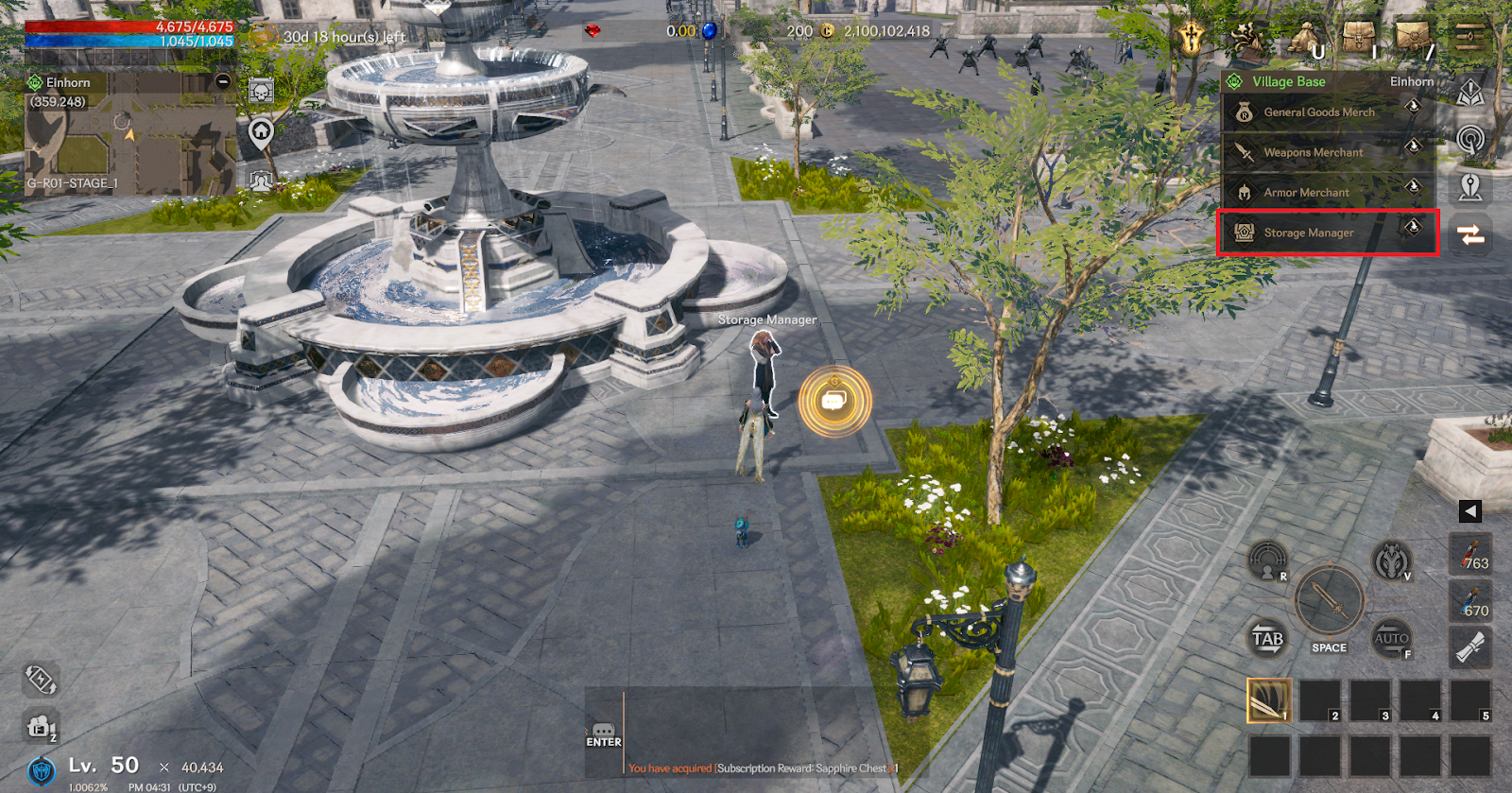Open the mail envelope icon
Image resolution: width=1512 pixels, height=793 pixels.
1413,38
